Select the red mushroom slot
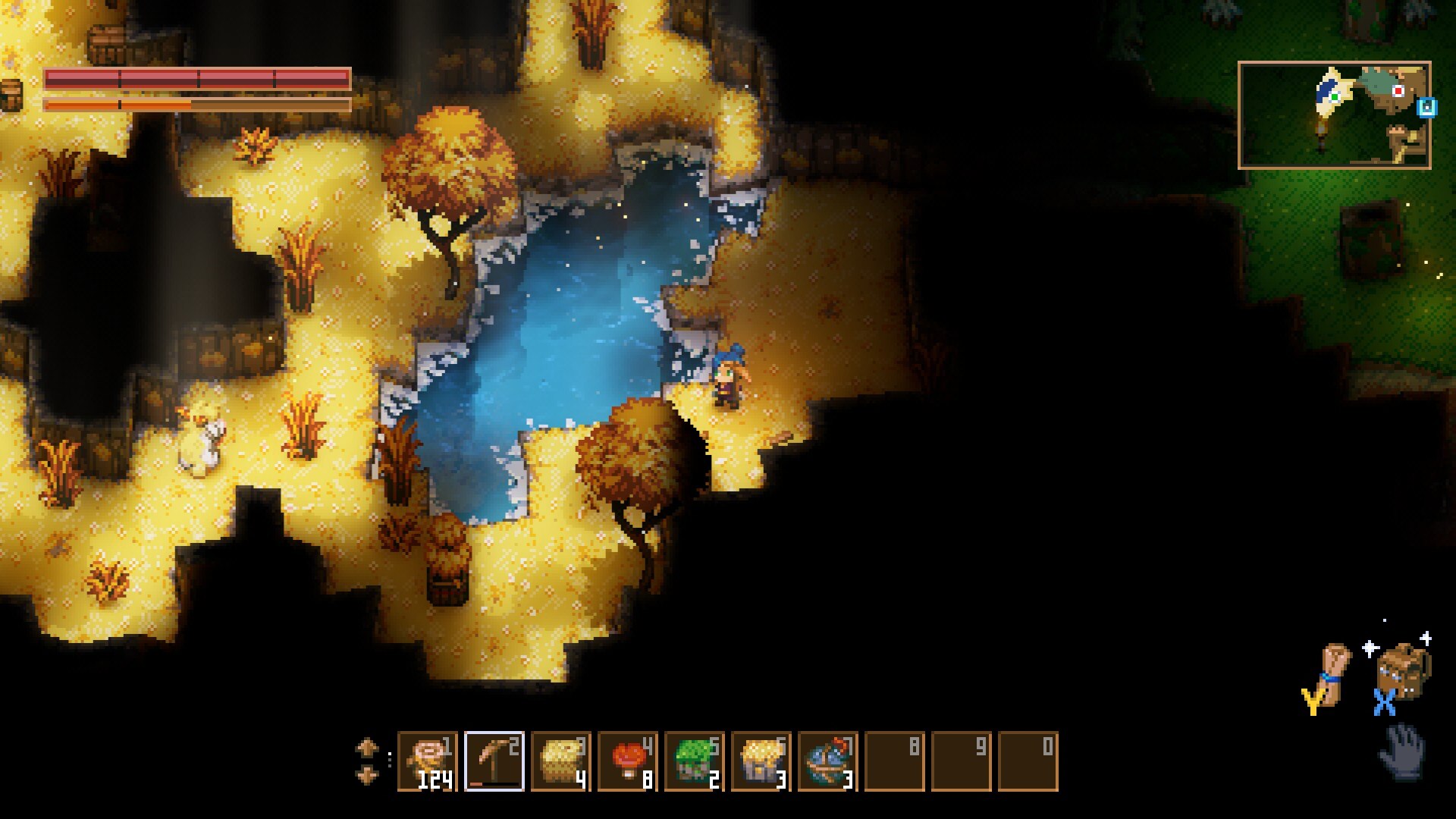 tap(628, 761)
